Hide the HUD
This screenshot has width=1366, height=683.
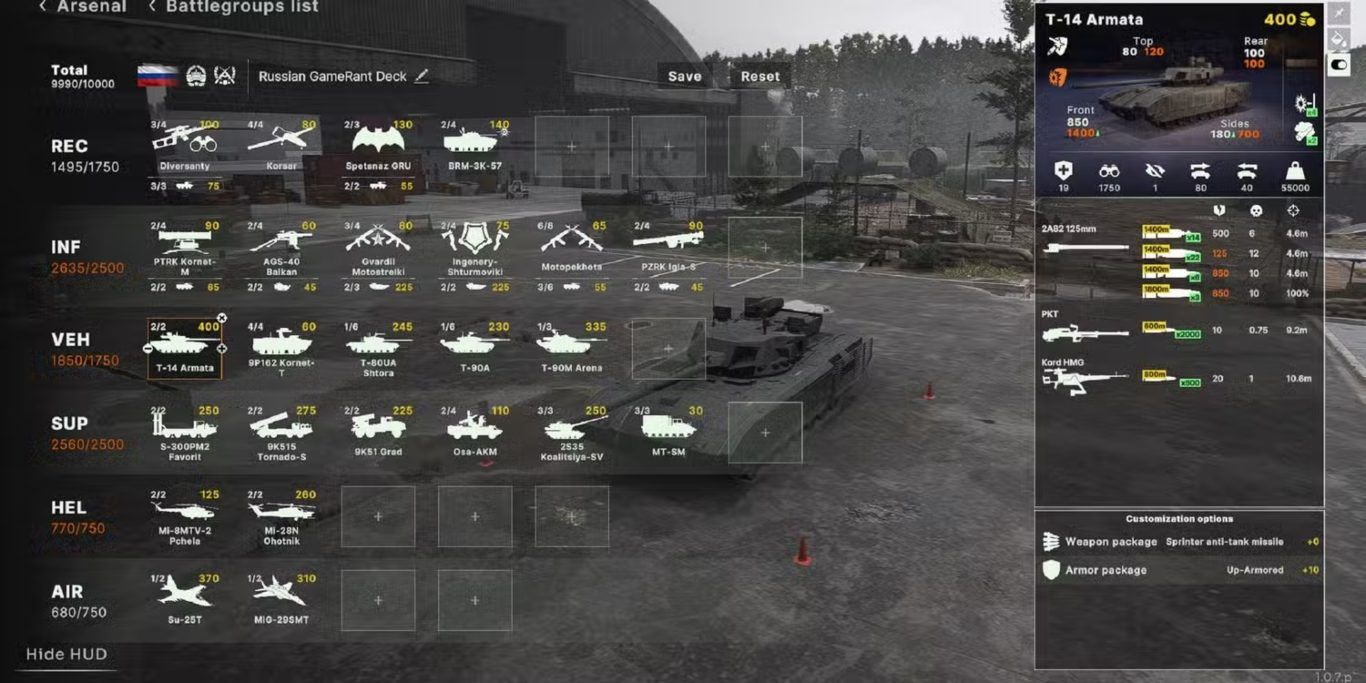[x=66, y=654]
